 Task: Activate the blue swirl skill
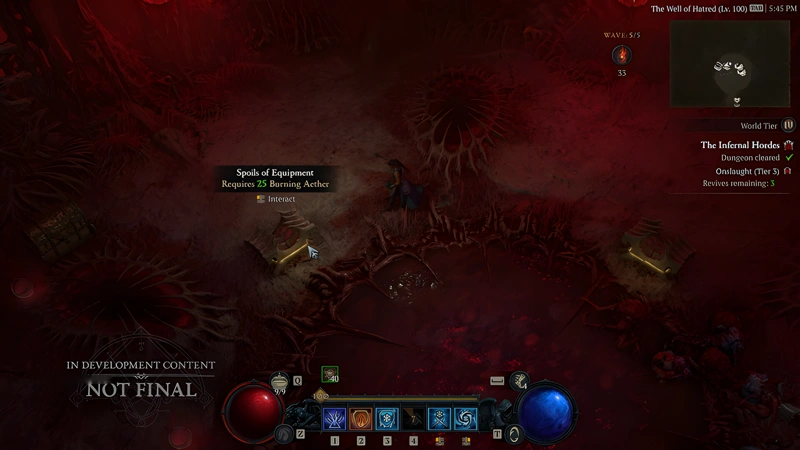(466, 419)
